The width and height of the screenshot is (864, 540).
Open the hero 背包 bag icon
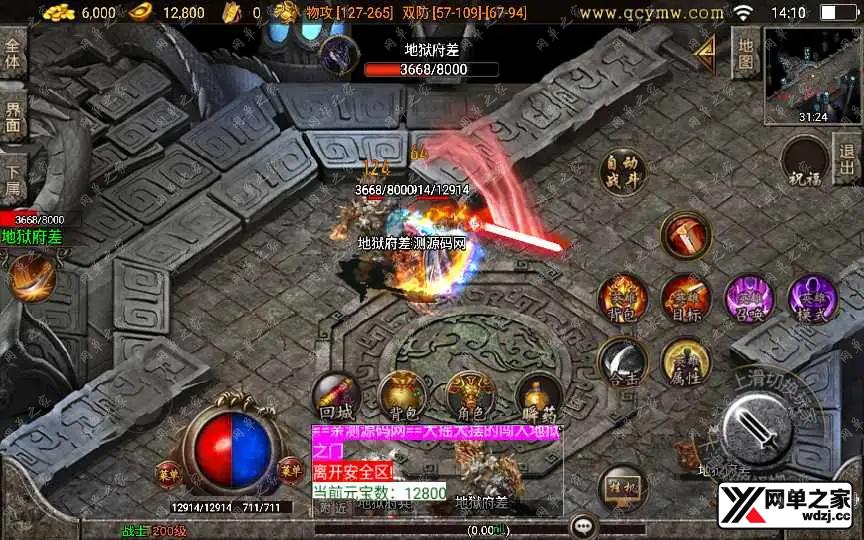pos(621,300)
